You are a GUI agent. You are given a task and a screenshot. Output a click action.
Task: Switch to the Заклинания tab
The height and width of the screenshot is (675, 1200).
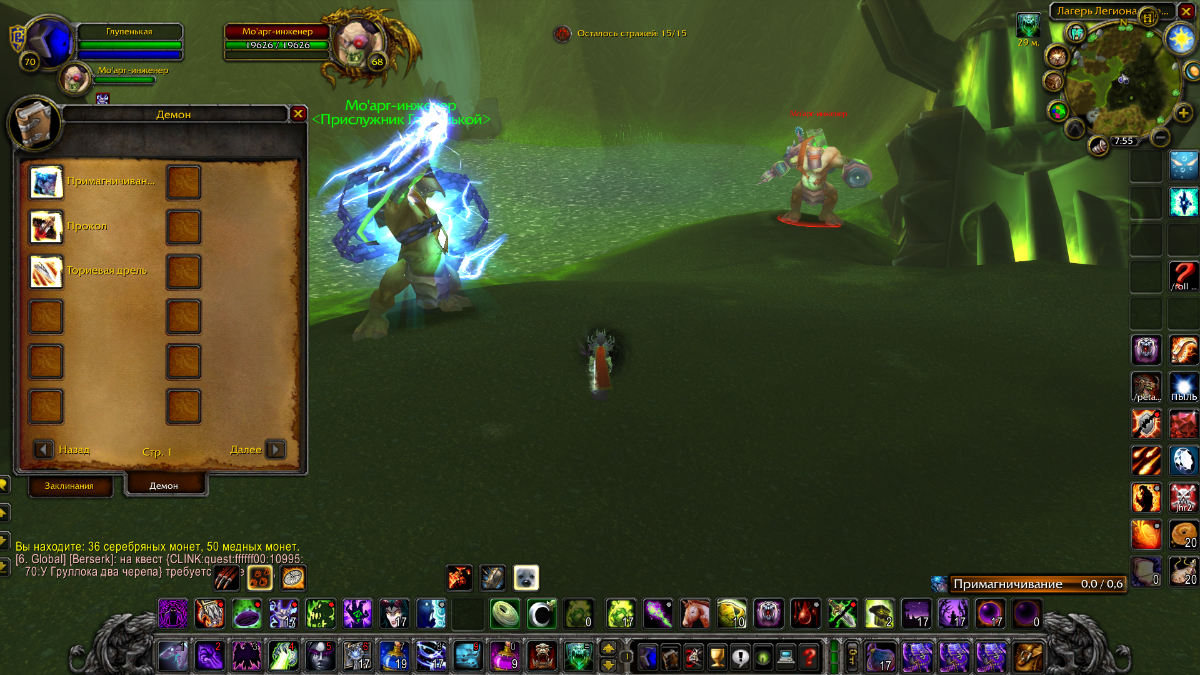coord(69,486)
